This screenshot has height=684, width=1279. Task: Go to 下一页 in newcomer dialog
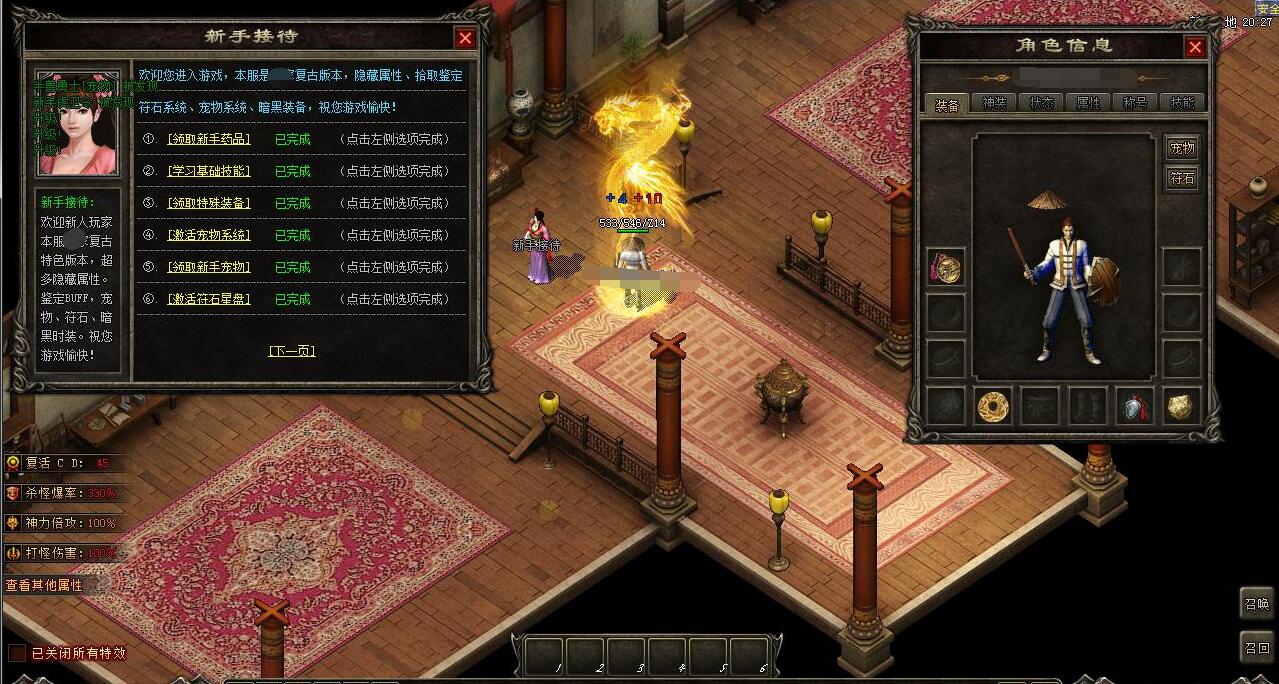point(292,351)
